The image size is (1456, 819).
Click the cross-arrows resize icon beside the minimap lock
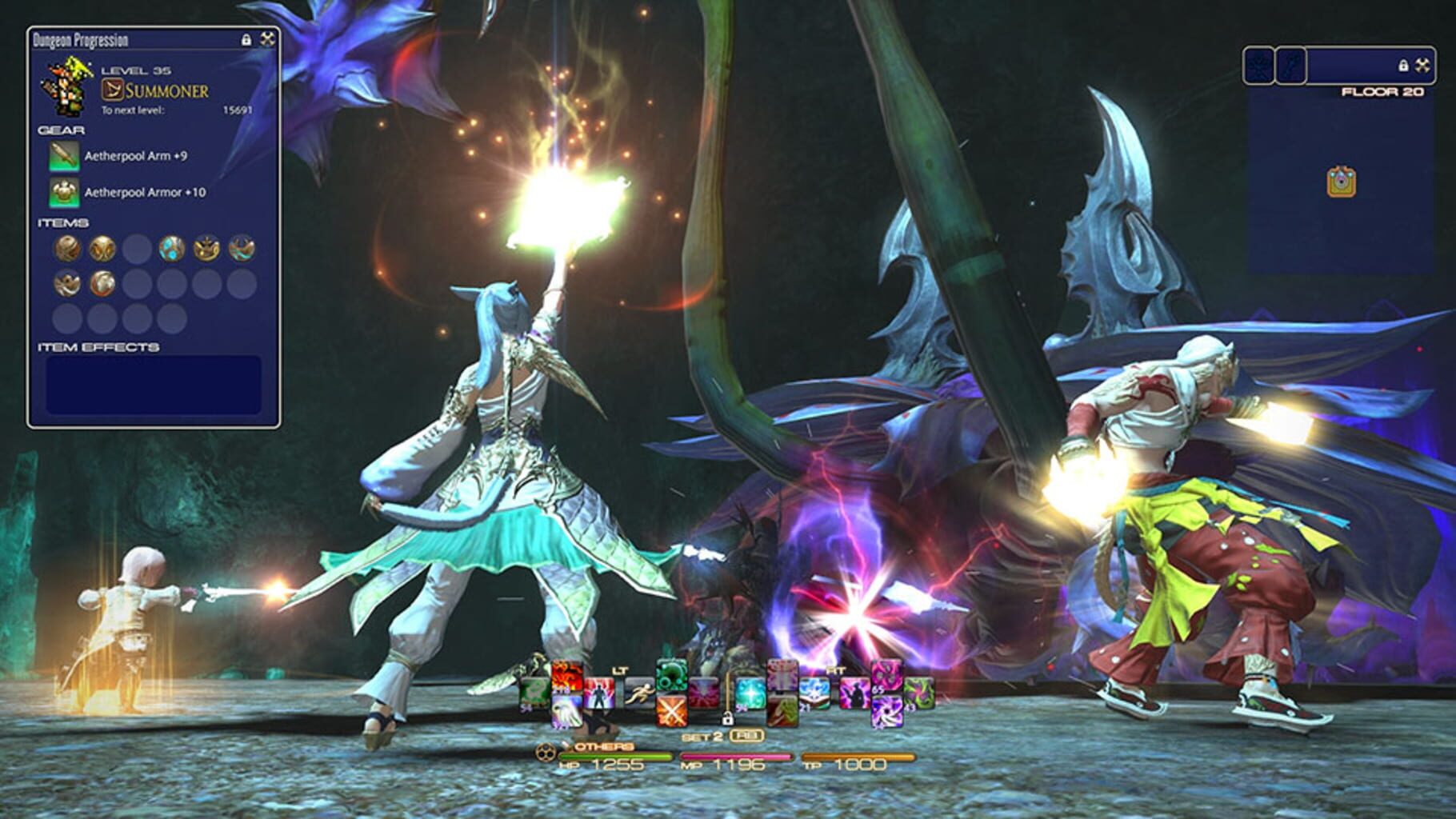pos(1422,65)
